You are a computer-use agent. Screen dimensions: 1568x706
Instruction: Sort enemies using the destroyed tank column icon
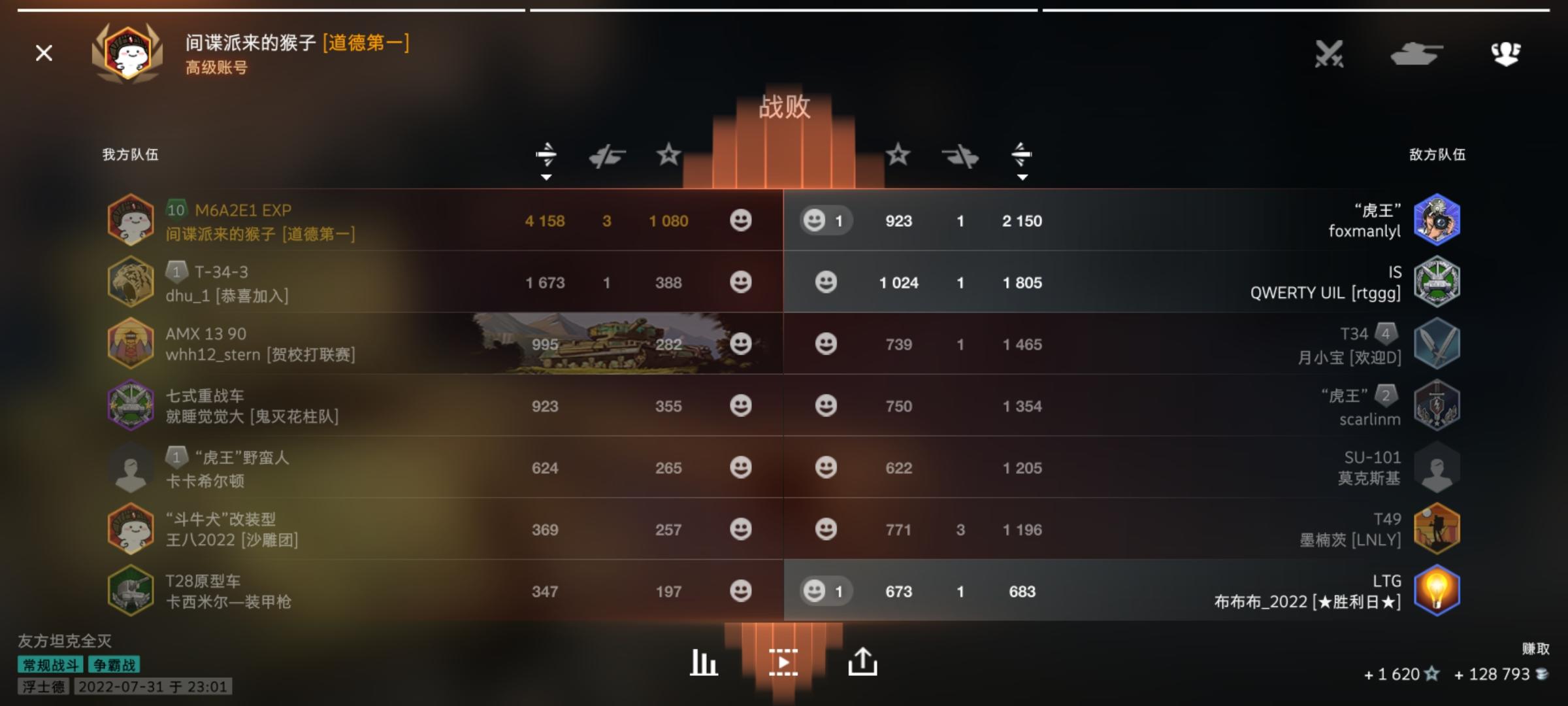tap(960, 154)
